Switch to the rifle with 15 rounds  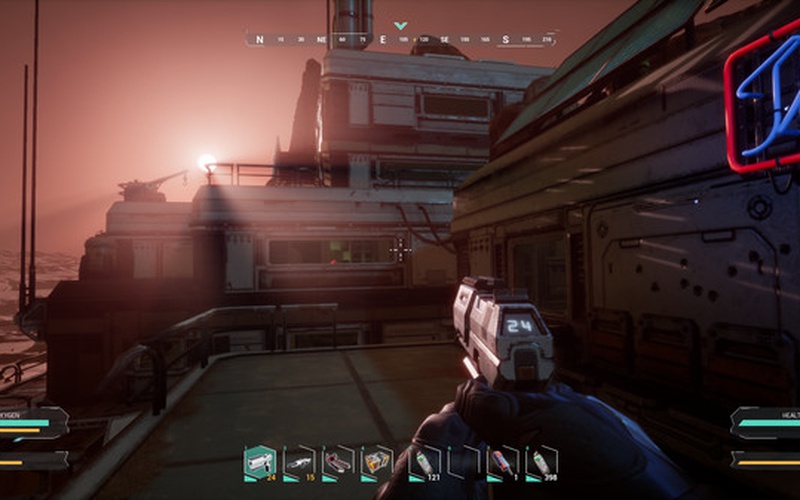click(x=298, y=461)
